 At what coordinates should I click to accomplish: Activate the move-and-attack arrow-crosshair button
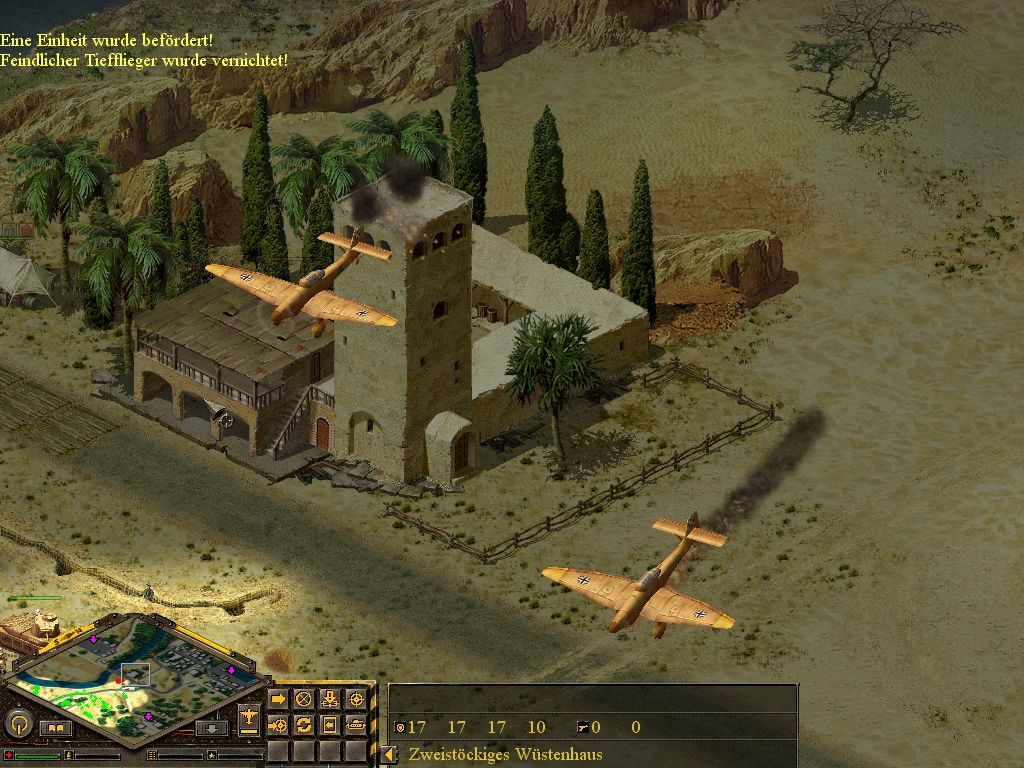click(279, 724)
